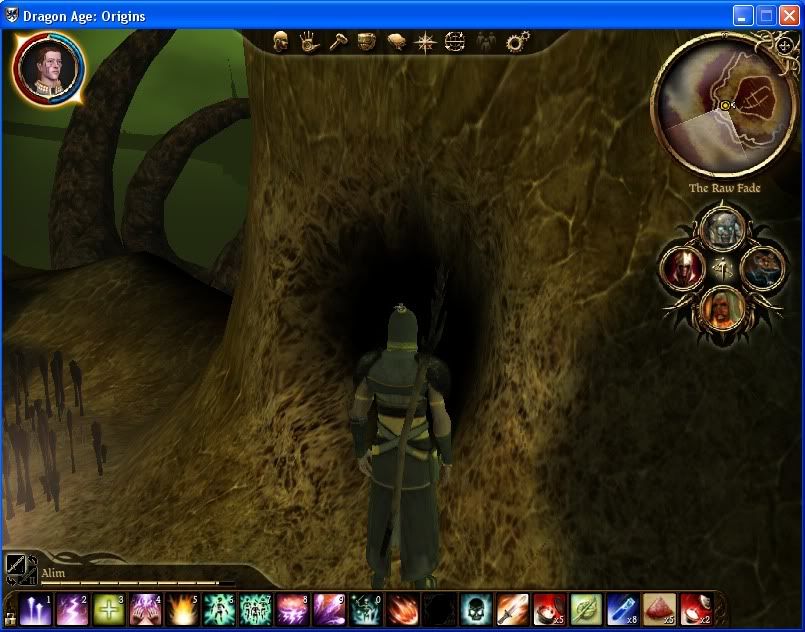Open the spells menu (hand icon)
805x632 pixels.
click(308, 41)
